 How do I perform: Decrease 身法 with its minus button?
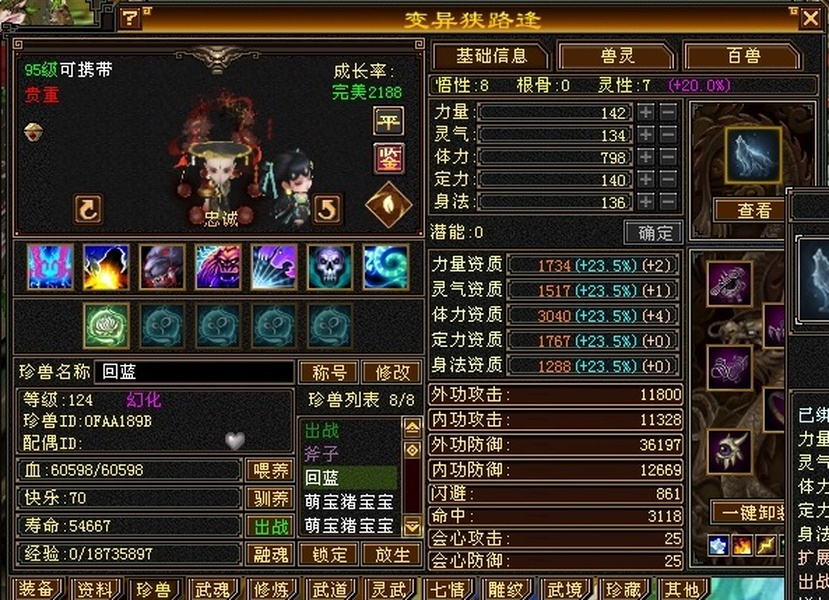pyautogui.click(x=668, y=202)
